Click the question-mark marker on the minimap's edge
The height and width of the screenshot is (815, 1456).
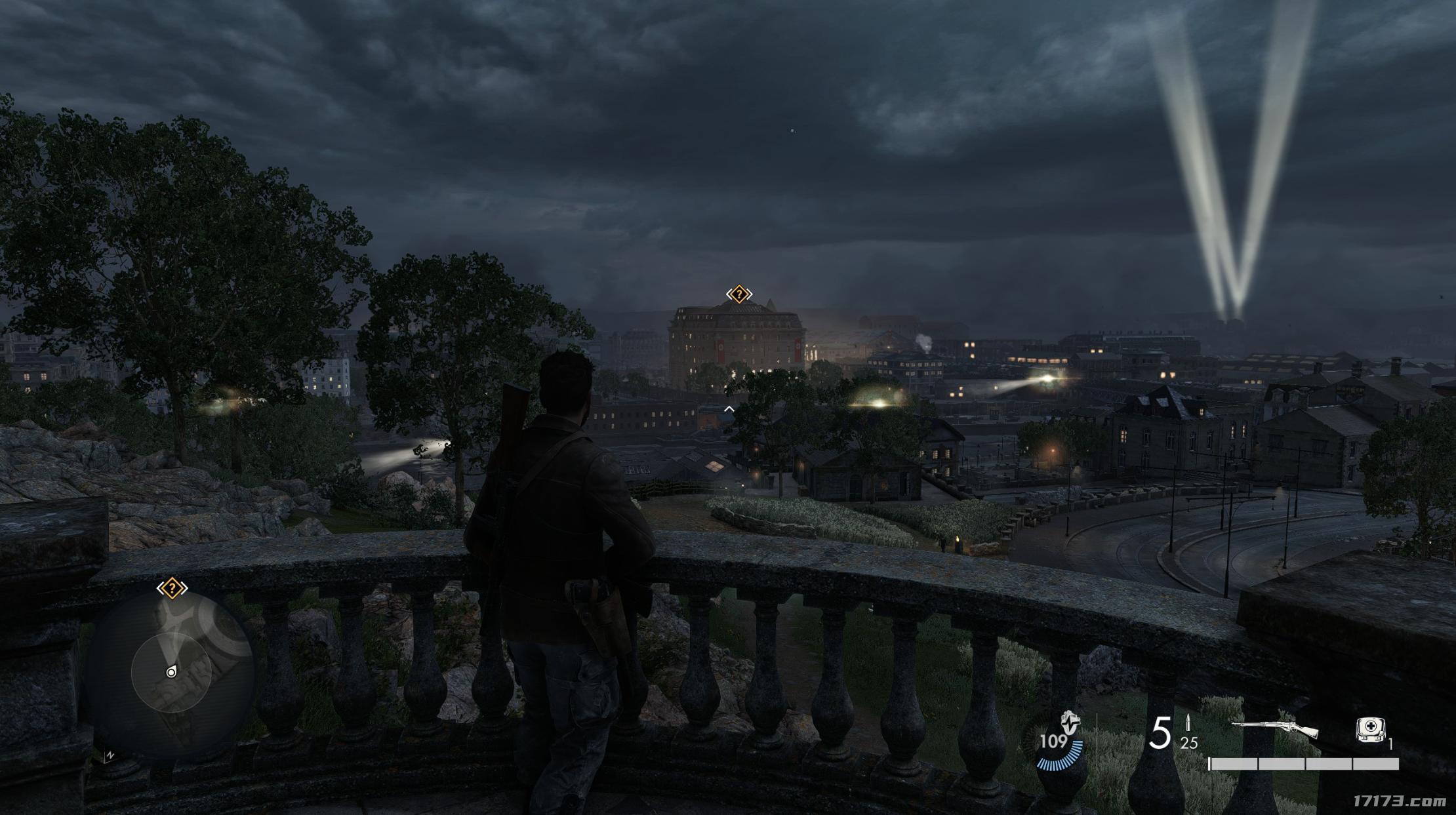172,588
